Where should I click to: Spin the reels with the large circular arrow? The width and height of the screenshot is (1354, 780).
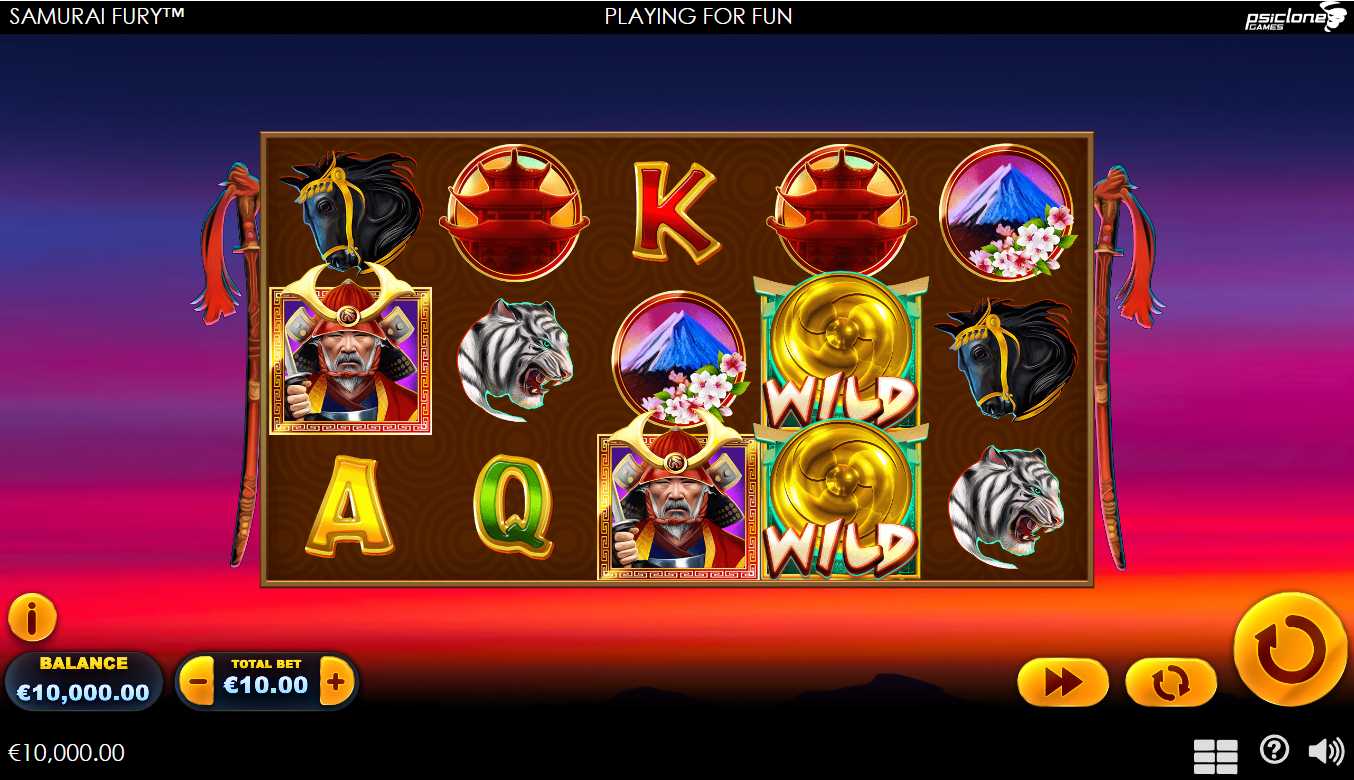1290,650
